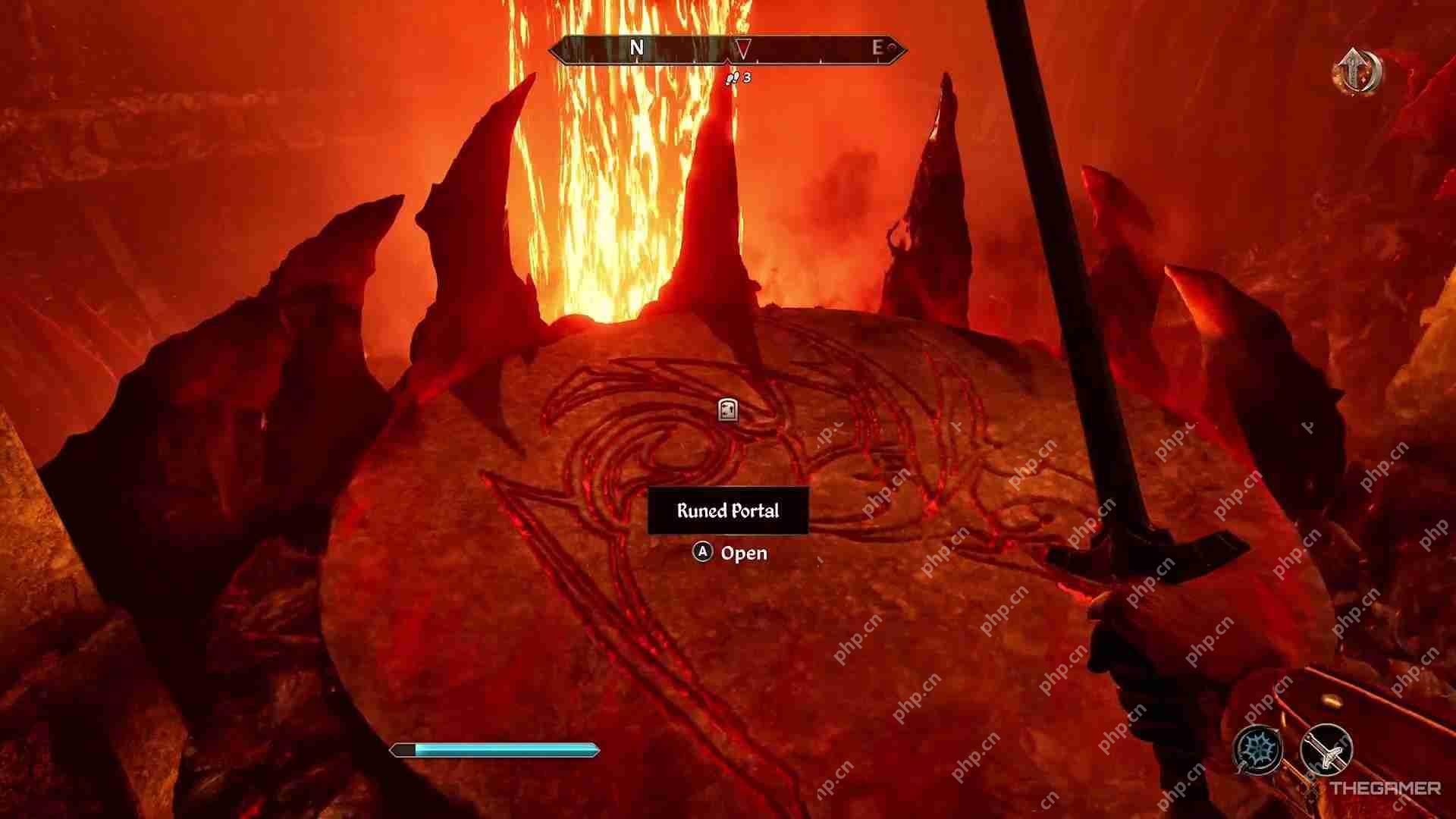Click the footprints companion icon below the compass
Image resolution: width=1456 pixels, height=819 pixels.
pos(733,78)
